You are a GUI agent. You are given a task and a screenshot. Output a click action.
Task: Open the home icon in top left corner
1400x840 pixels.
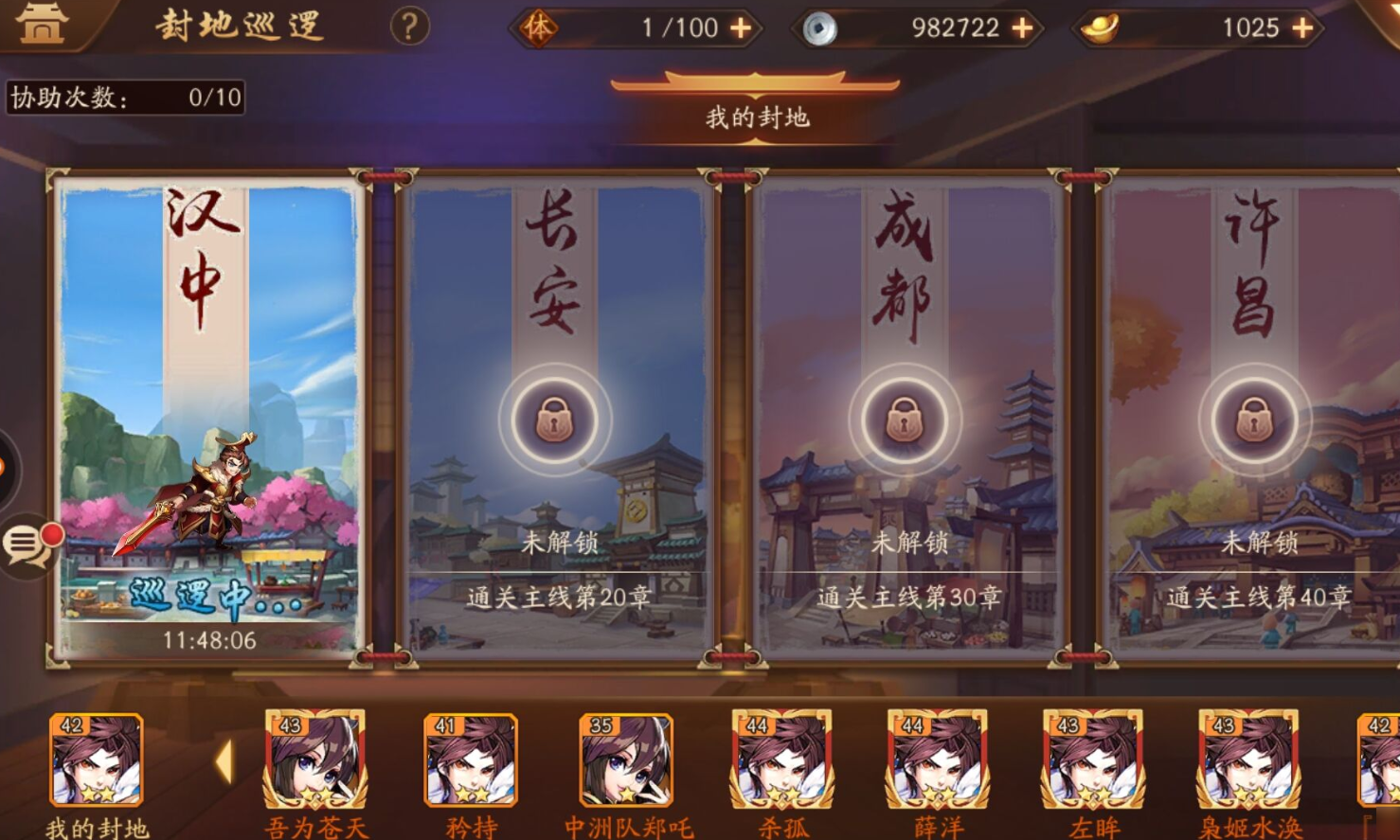pyautogui.click(x=40, y=25)
